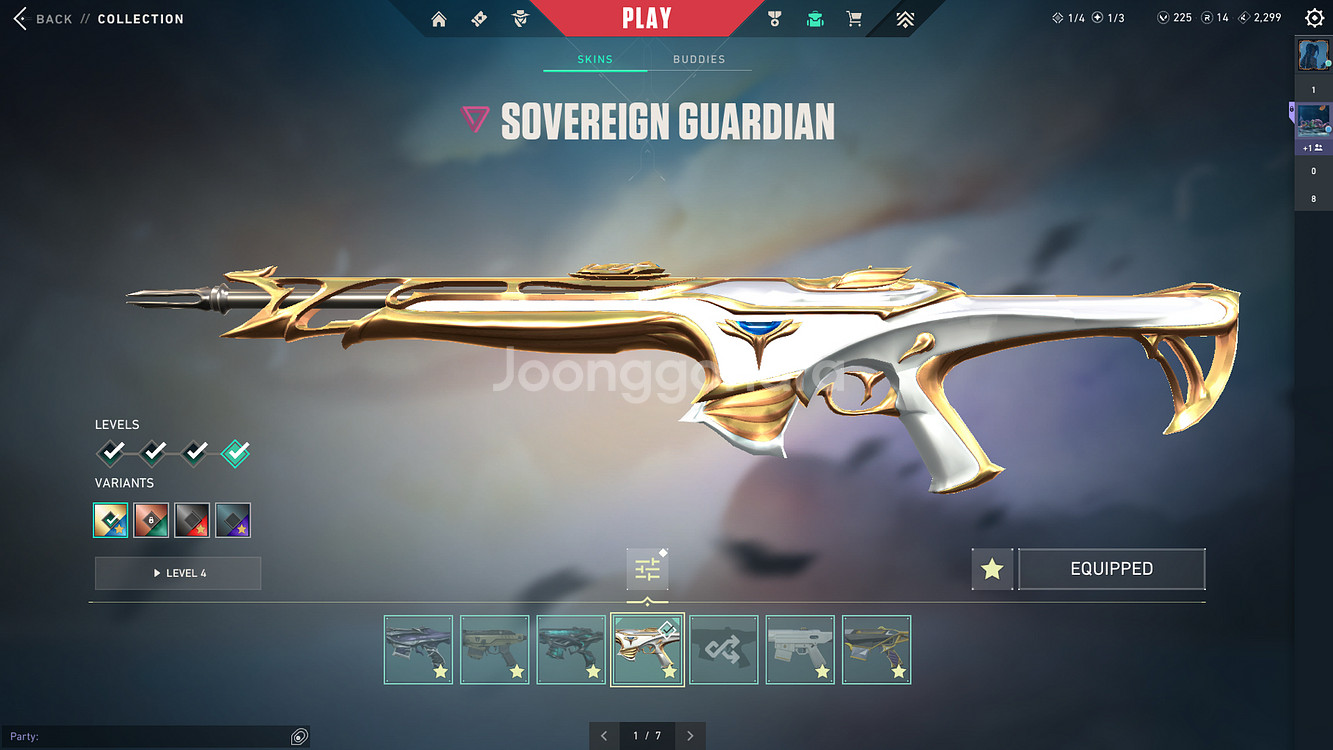Open the agents icon with hat
Image resolution: width=1333 pixels, height=750 pixels.
point(519,19)
